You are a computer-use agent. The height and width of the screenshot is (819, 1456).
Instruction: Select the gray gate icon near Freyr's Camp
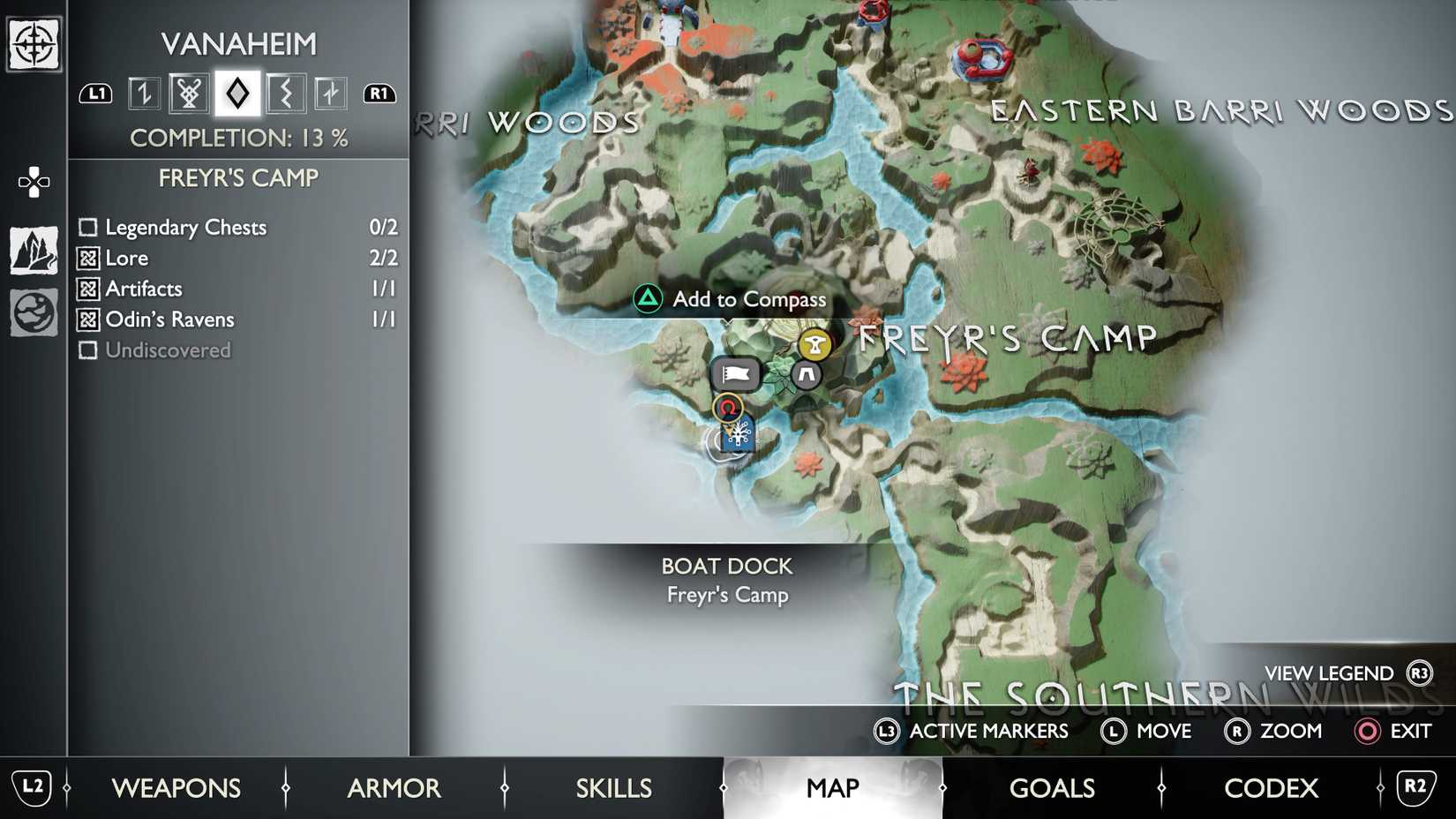tap(806, 375)
